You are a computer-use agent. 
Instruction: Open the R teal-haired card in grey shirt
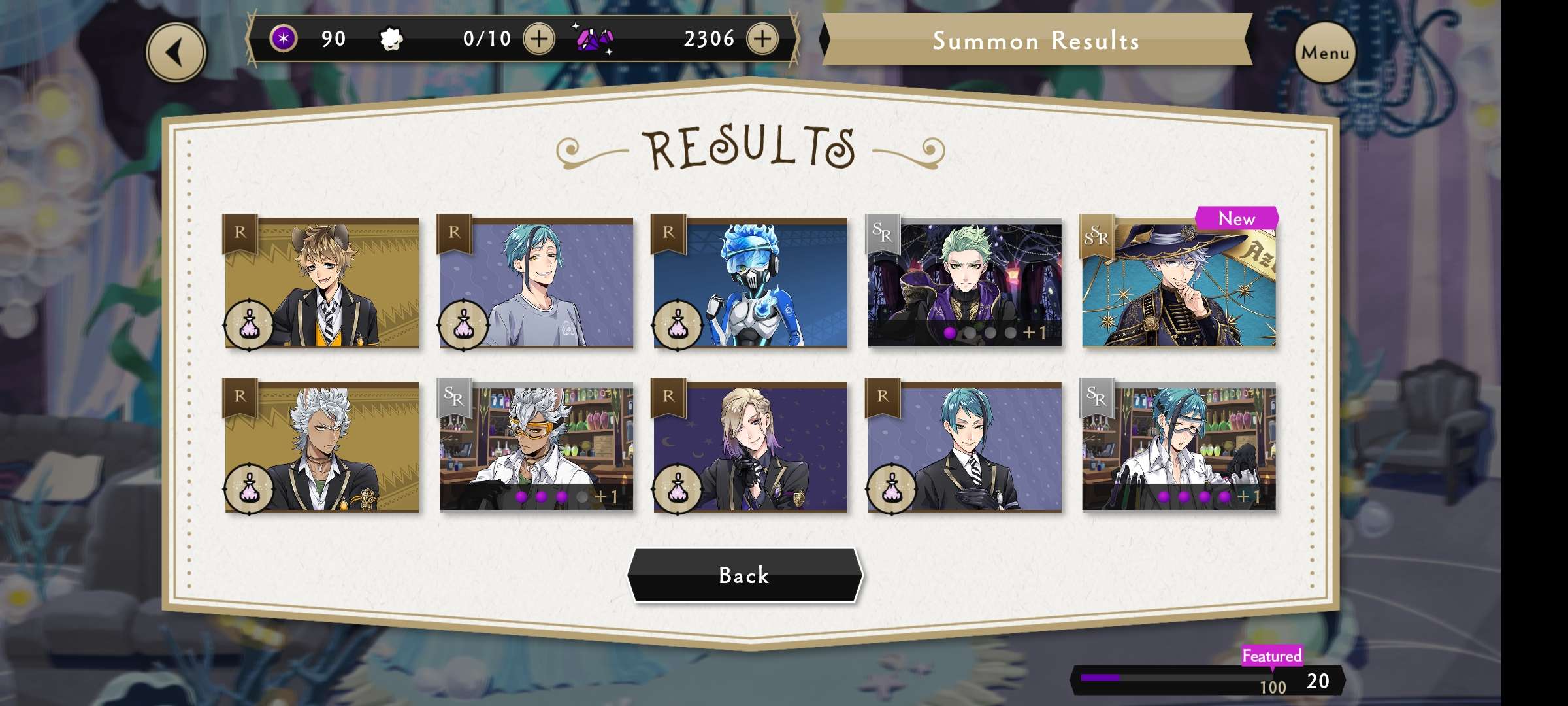536,282
